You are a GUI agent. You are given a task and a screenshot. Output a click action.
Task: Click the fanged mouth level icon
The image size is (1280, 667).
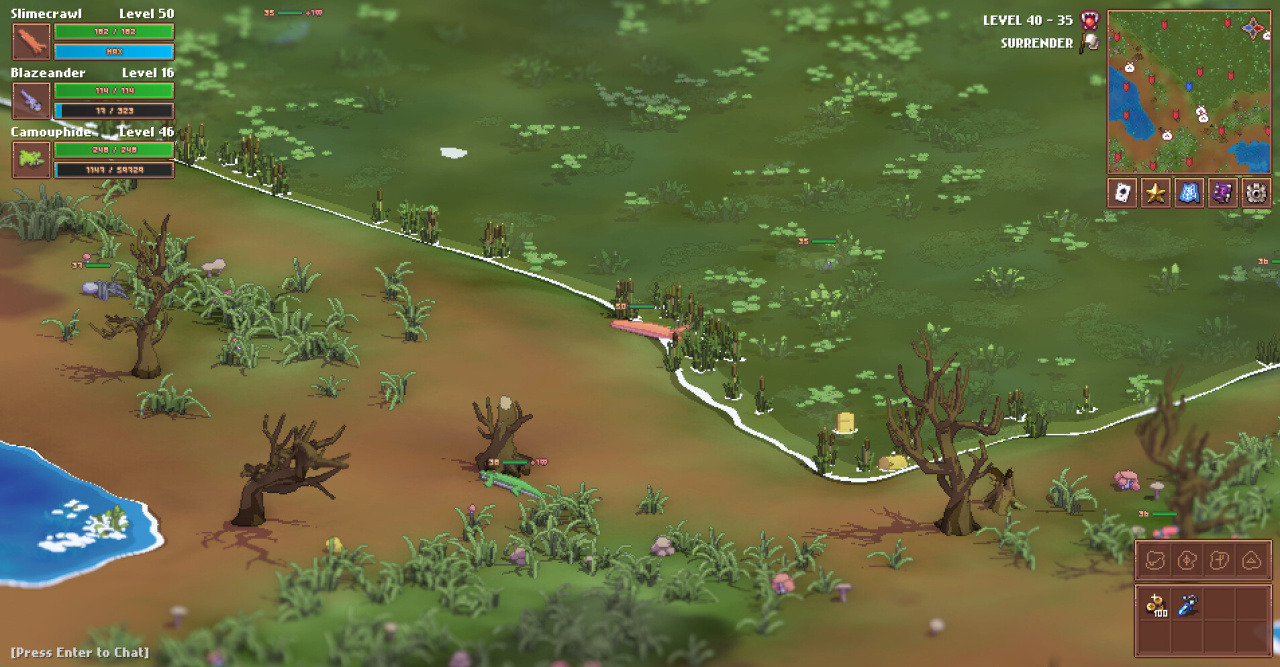1090,20
